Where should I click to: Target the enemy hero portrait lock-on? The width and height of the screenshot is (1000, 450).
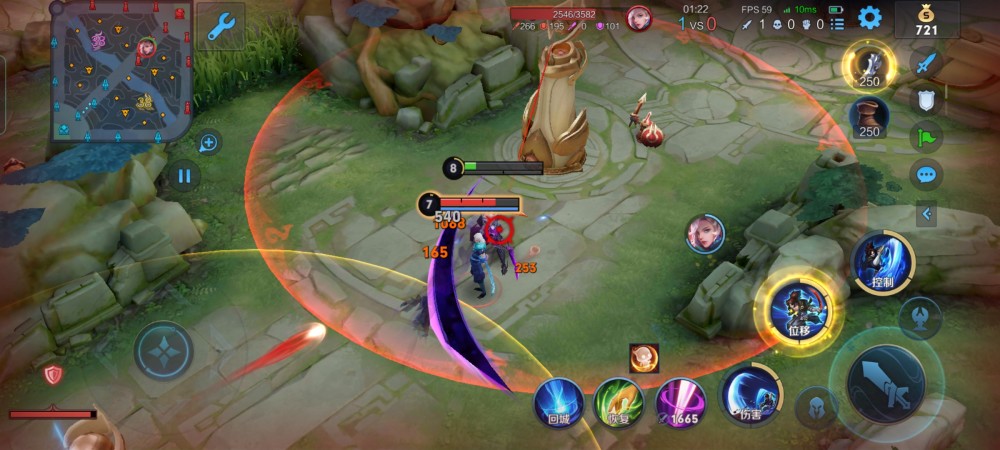pyautogui.click(x=705, y=233)
